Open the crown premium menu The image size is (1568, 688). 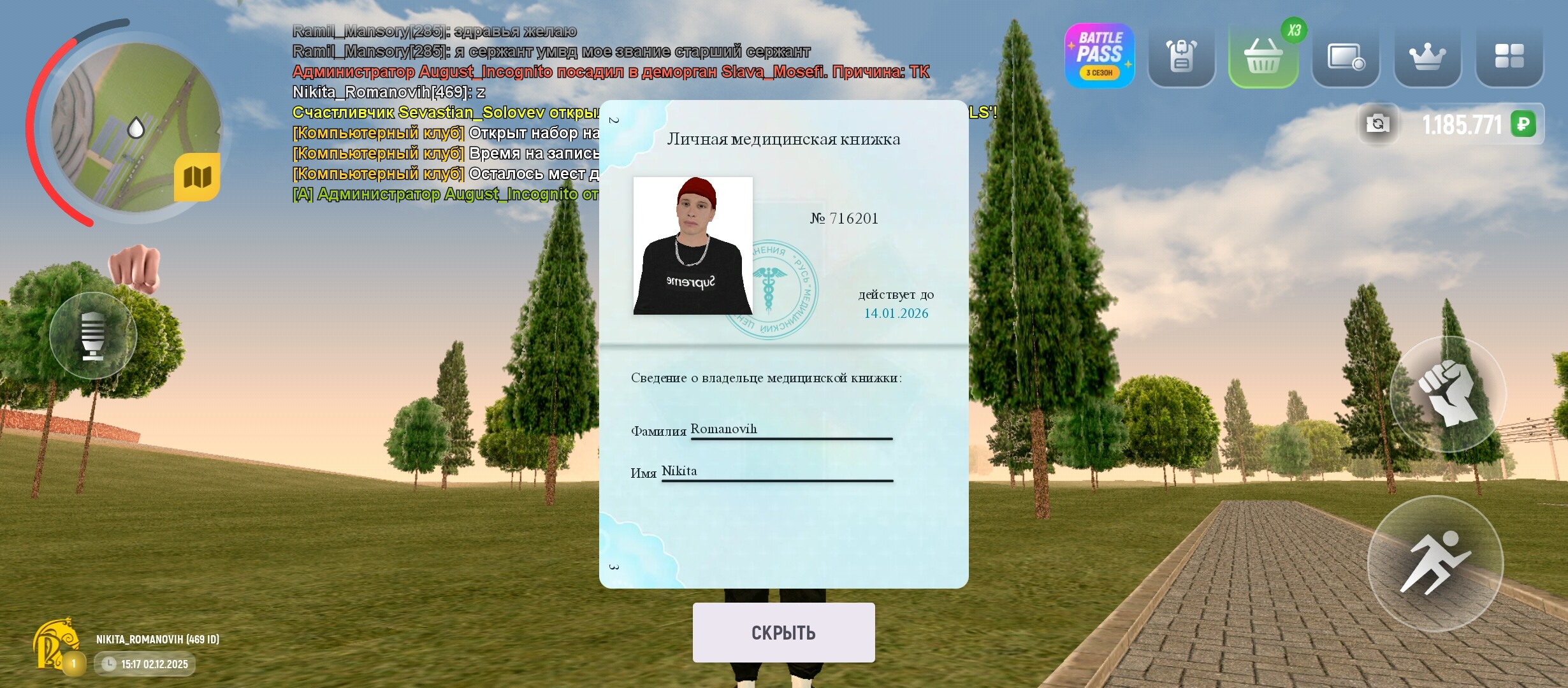(x=1427, y=56)
